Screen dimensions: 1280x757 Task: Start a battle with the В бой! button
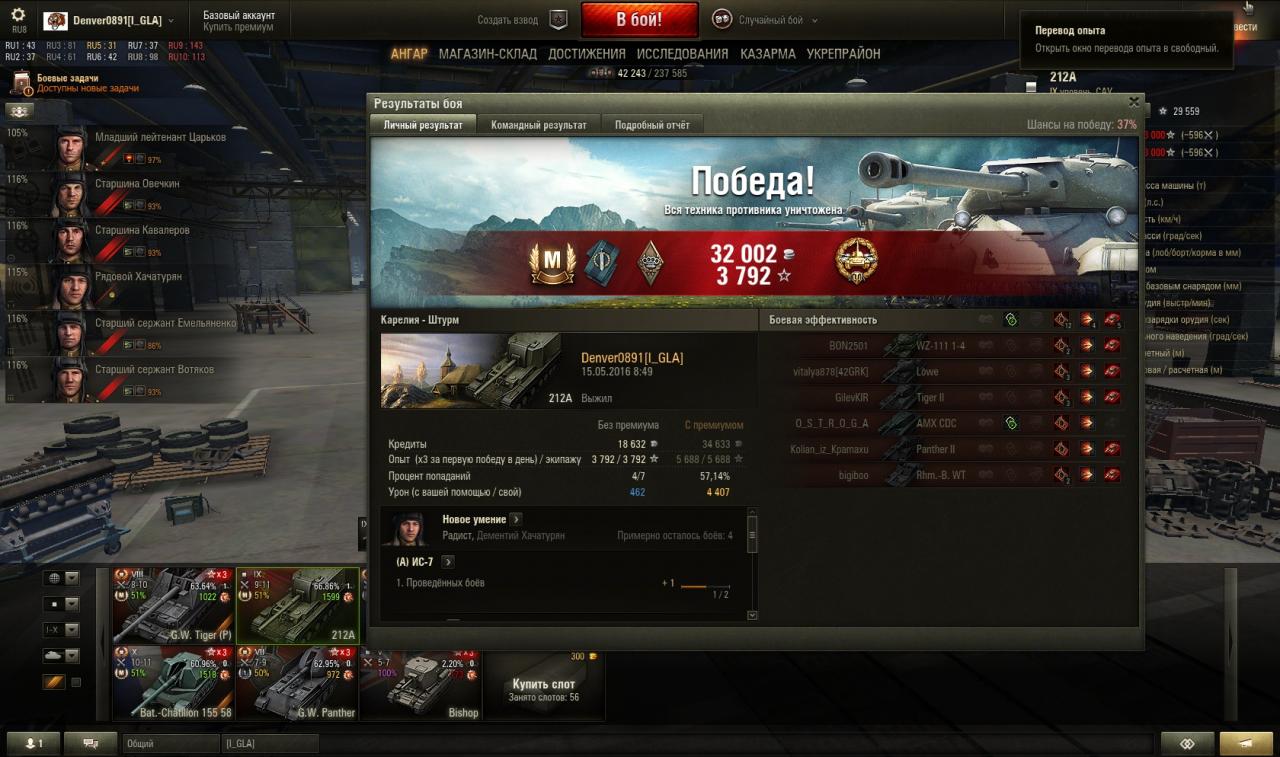(640, 20)
